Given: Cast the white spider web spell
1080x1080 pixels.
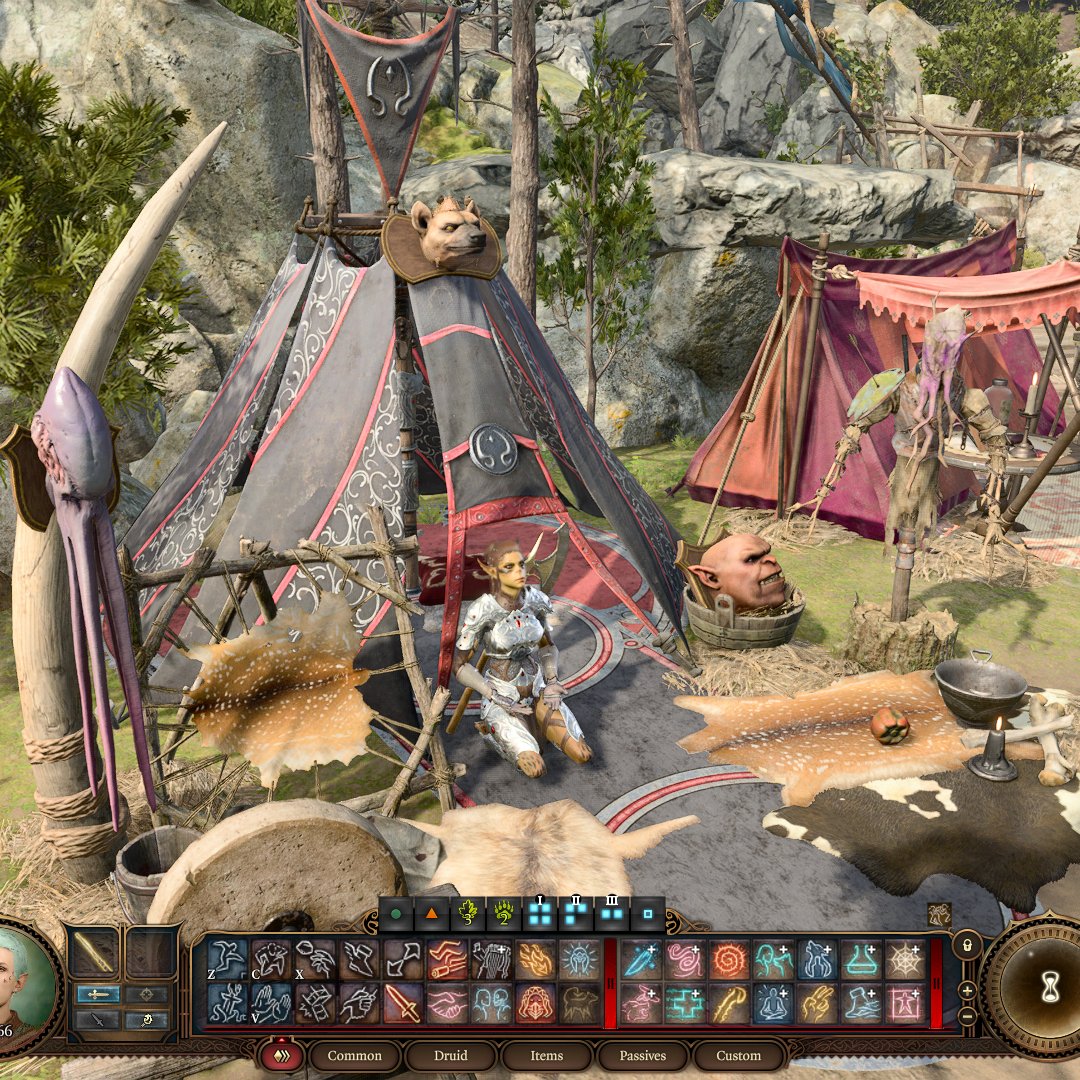Looking at the screenshot, I should 906,960.
